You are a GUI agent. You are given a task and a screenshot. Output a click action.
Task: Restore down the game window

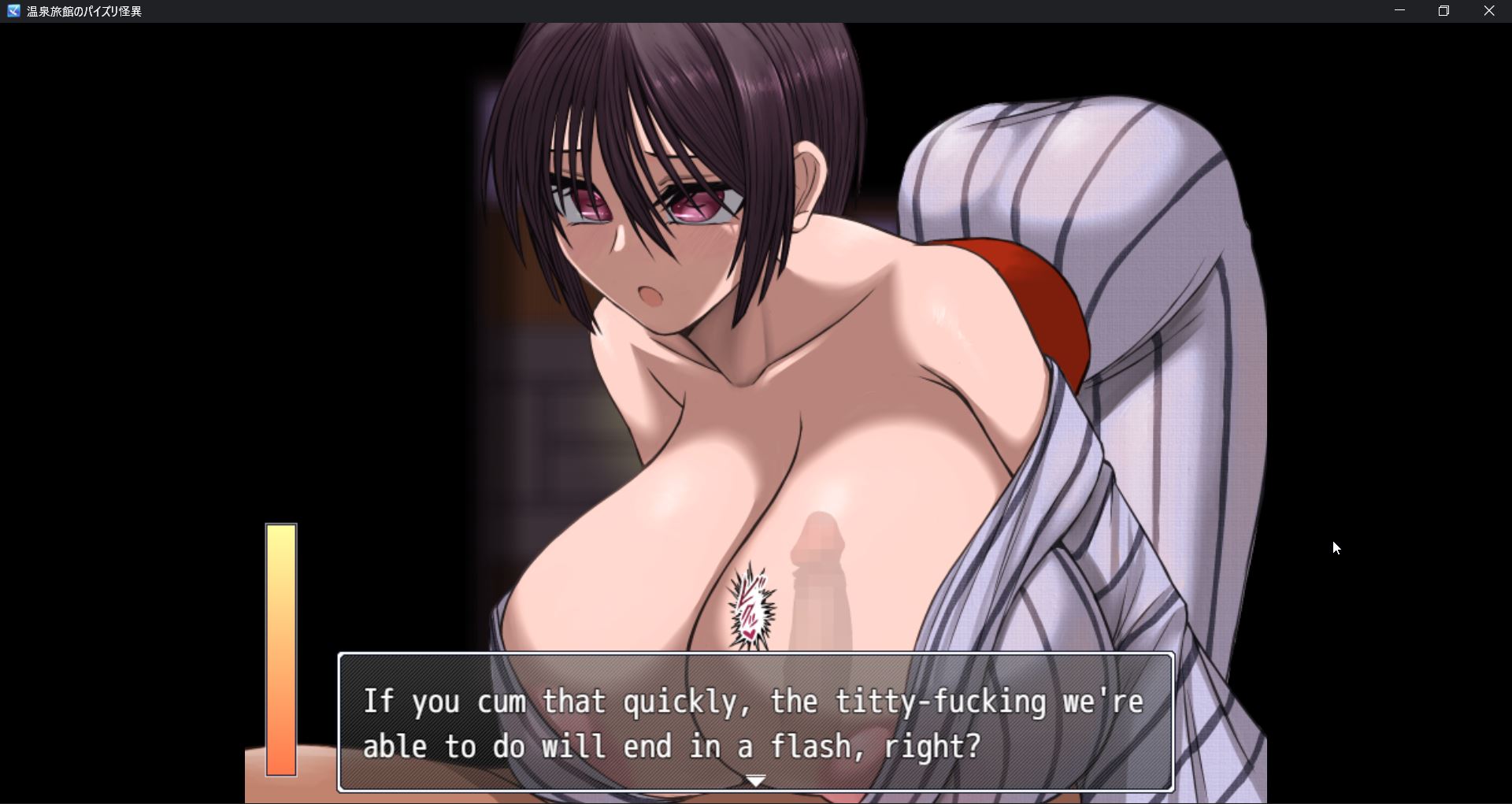tap(1443, 11)
